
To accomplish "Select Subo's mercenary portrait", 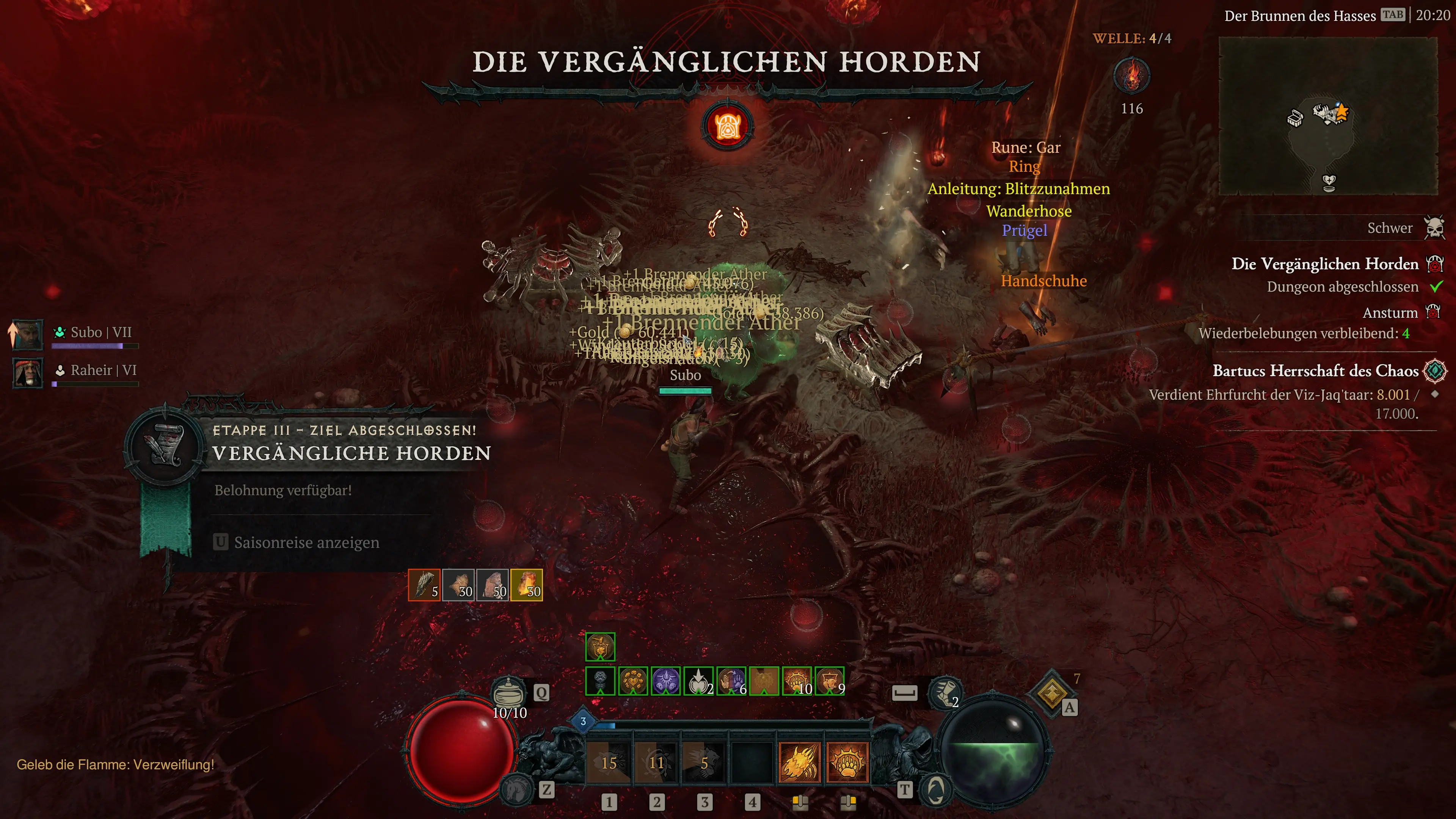I will [x=28, y=334].
